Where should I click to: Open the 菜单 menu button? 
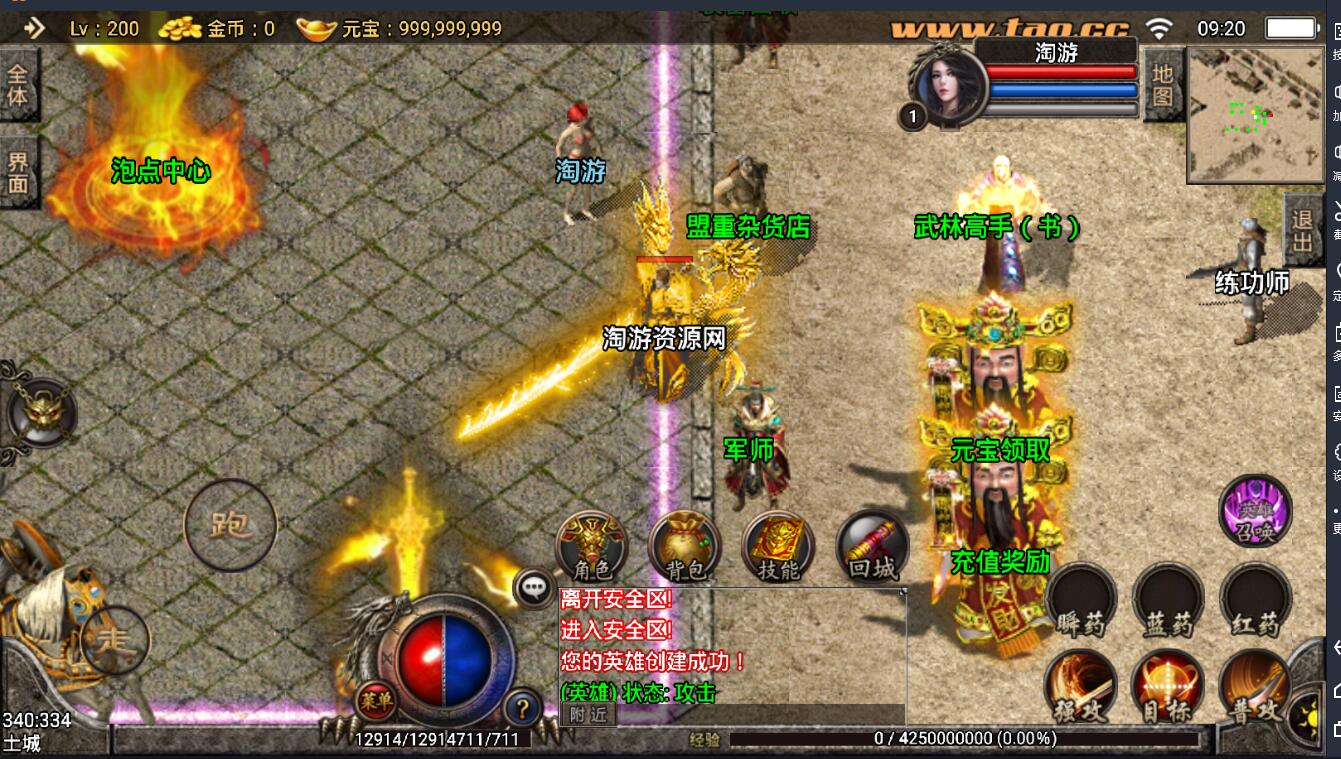[376, 700]
